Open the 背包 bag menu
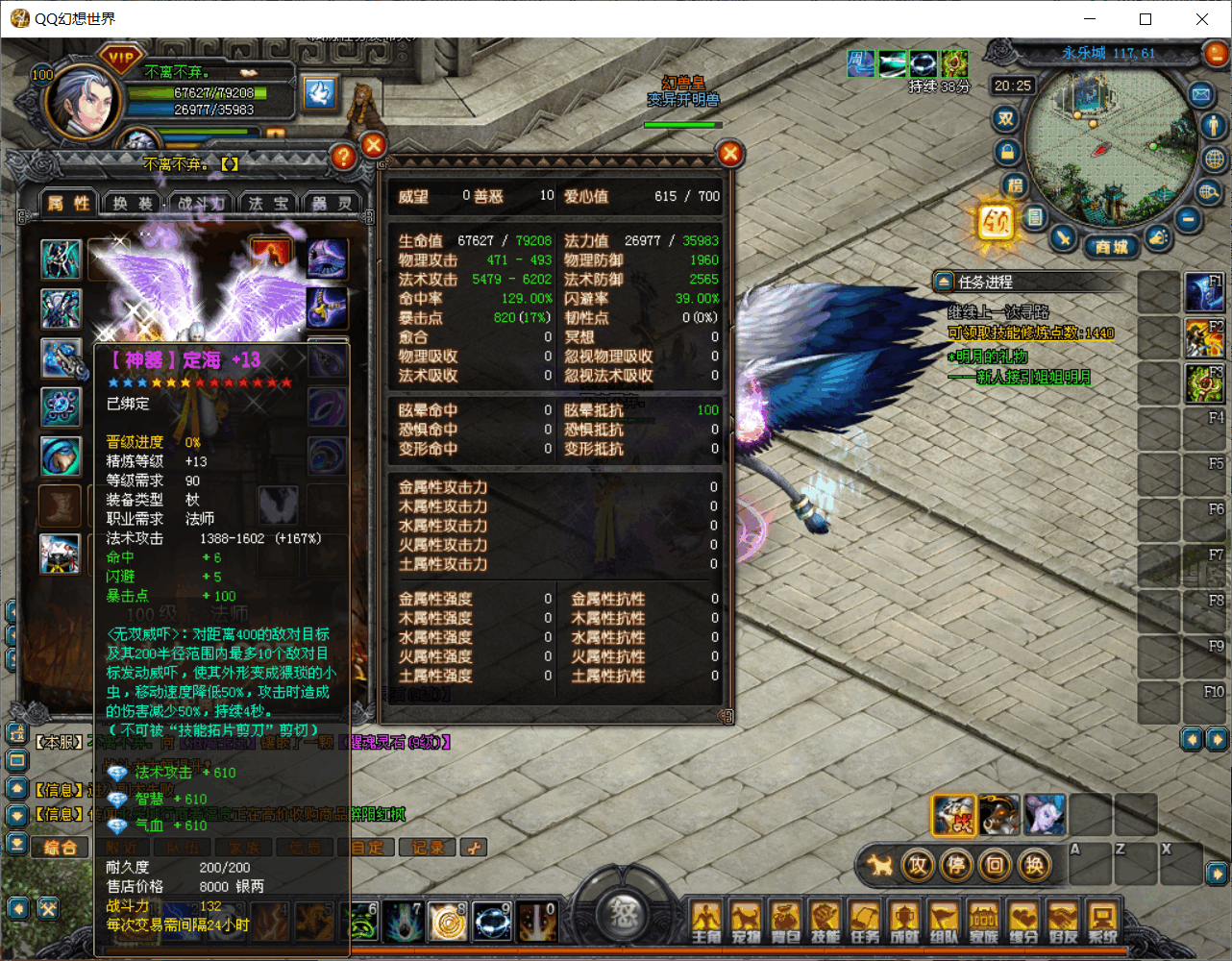The width and height of the screenshot is (1232, 961). [785, 923]
